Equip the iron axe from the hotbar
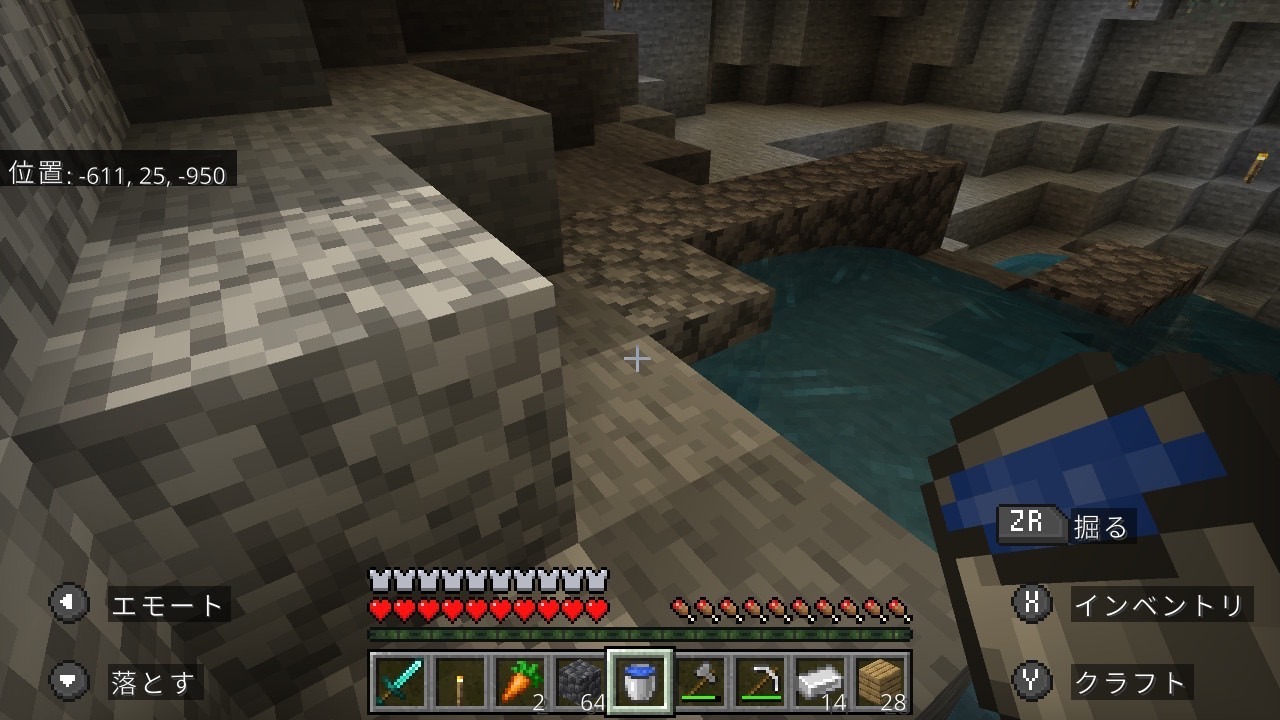1280x720 pixels. (701, 682)
